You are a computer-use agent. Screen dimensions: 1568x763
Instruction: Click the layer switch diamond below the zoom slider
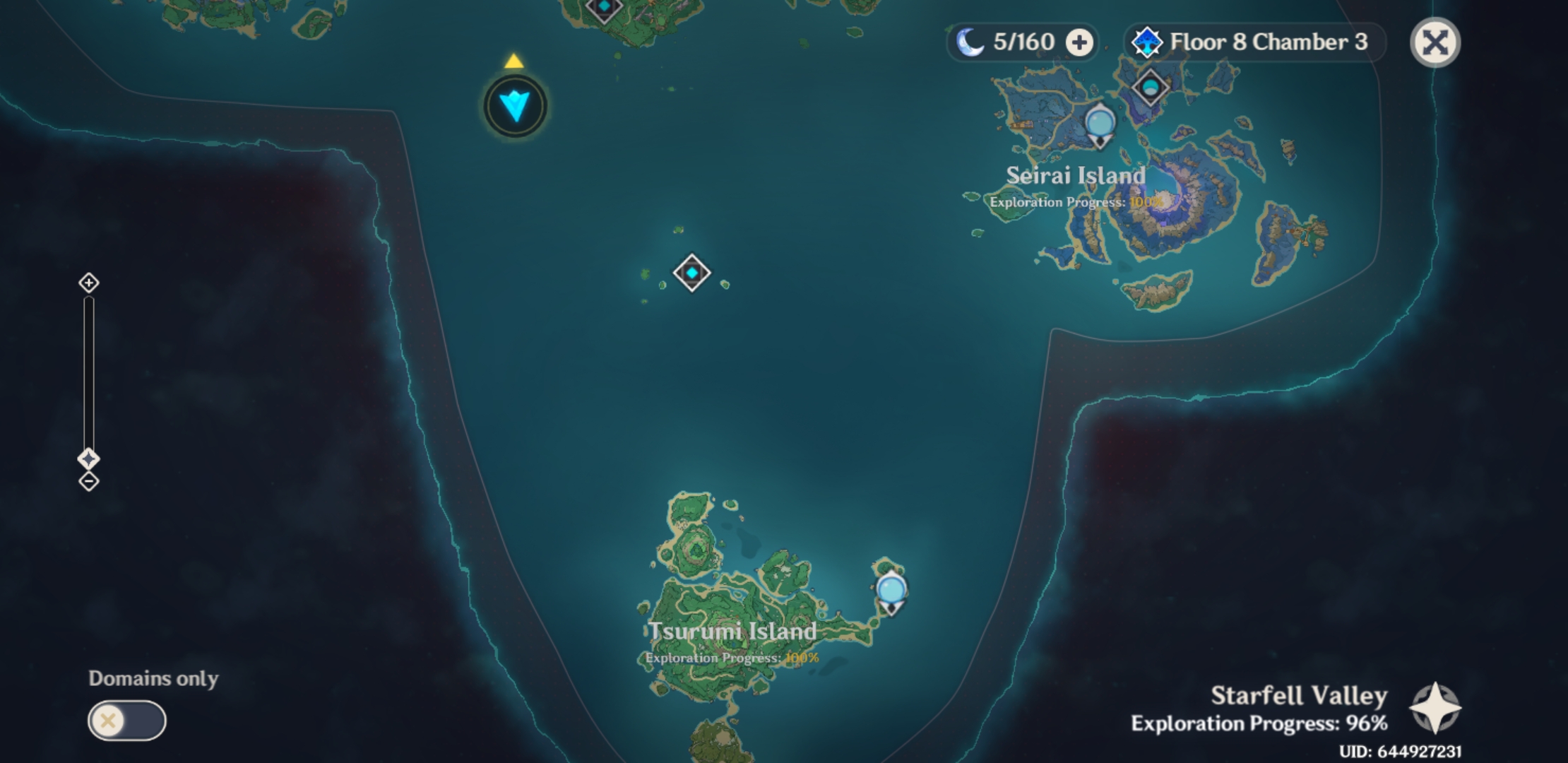coord(88,459)
